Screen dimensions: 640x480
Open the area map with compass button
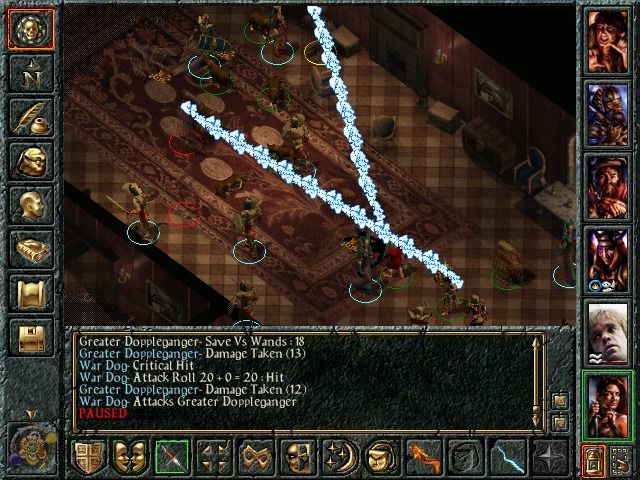pyautogui.click(x=31, y=72)
